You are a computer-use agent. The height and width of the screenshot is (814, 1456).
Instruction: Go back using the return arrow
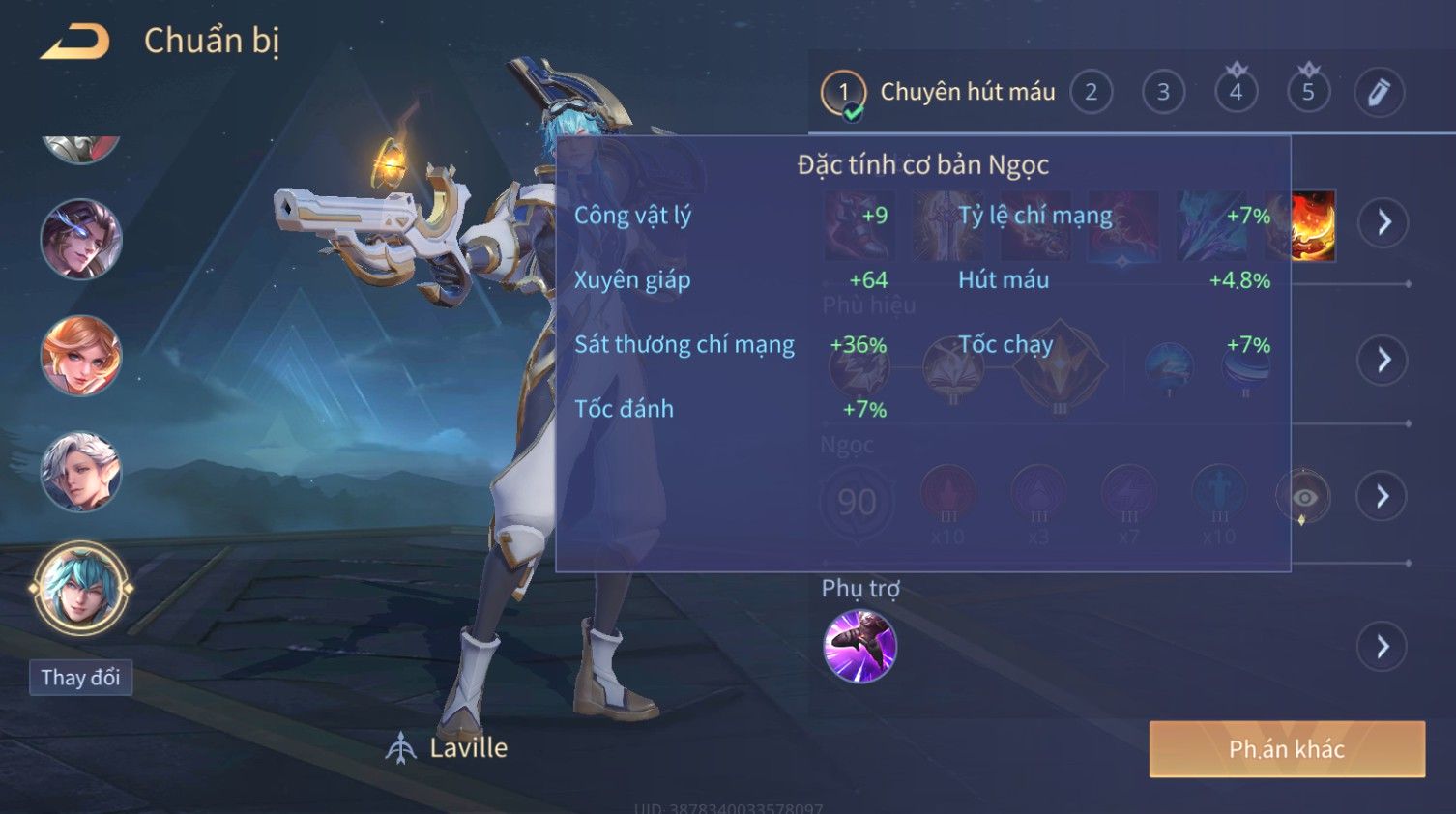(x=74, y=42)
